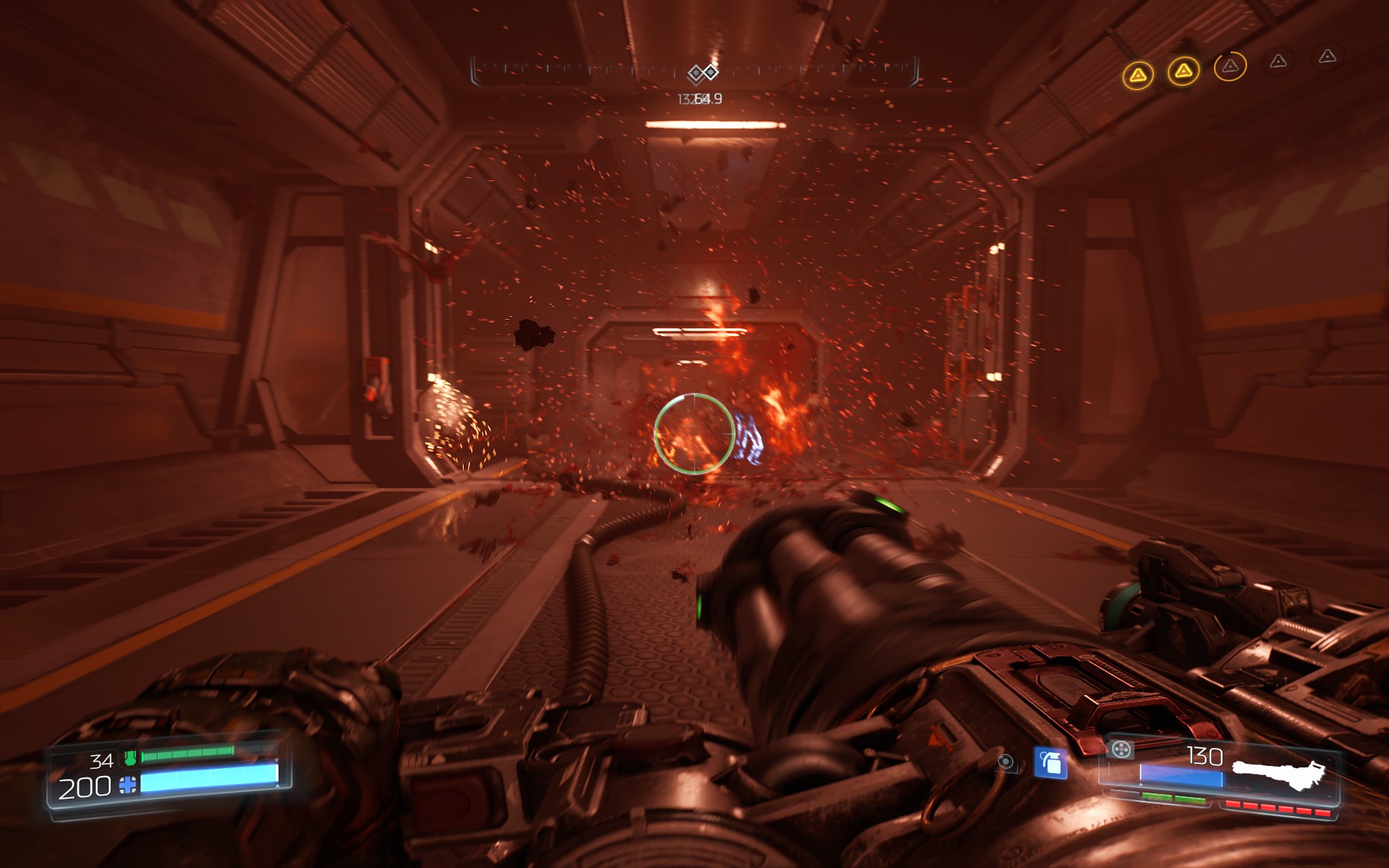Select the dim circular equipment icon beside grenade
Image resolution: width=1389 pixels, height=868 pixels.
coord(1006,762)
